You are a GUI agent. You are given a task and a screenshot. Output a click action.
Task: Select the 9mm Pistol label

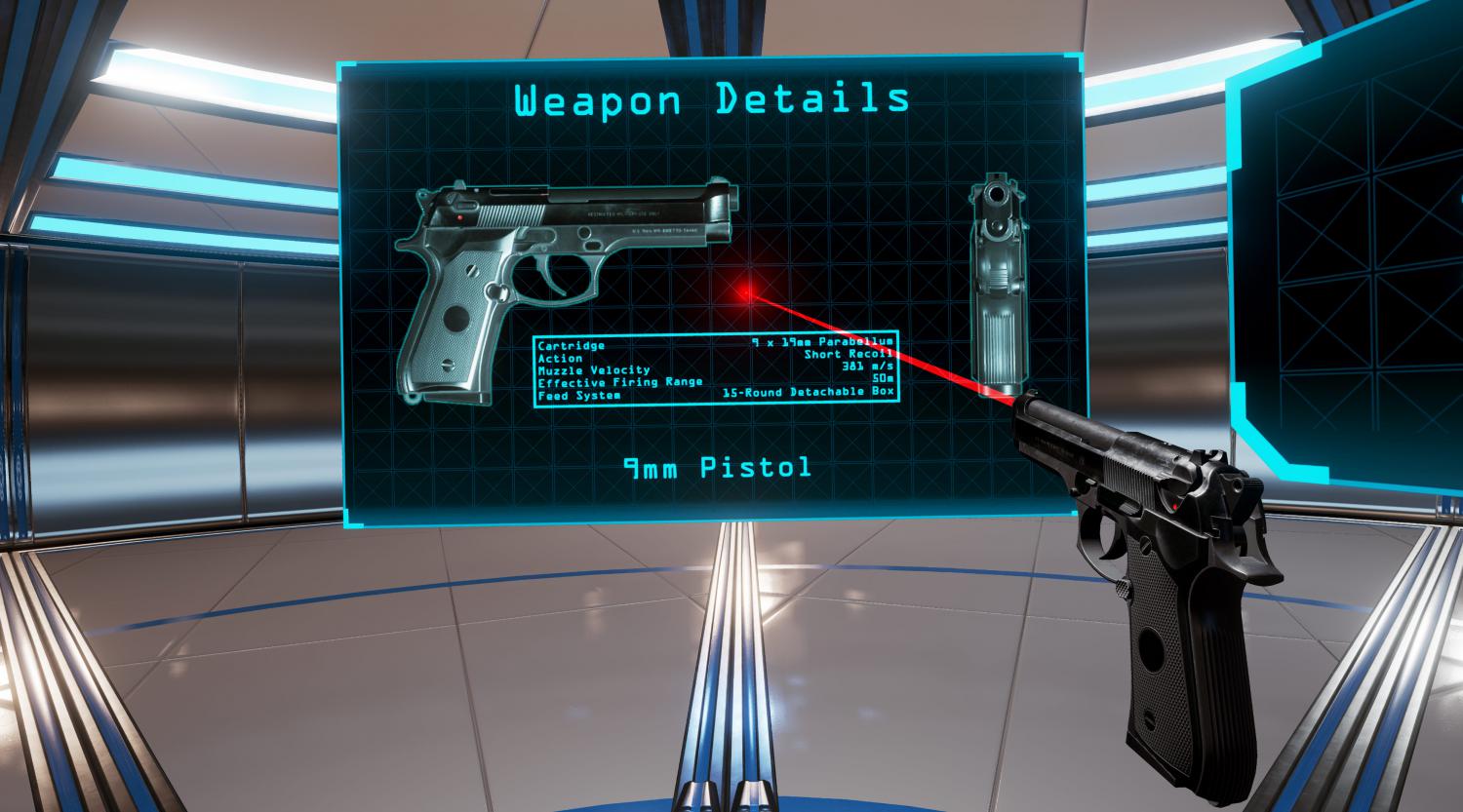(717, 468)
